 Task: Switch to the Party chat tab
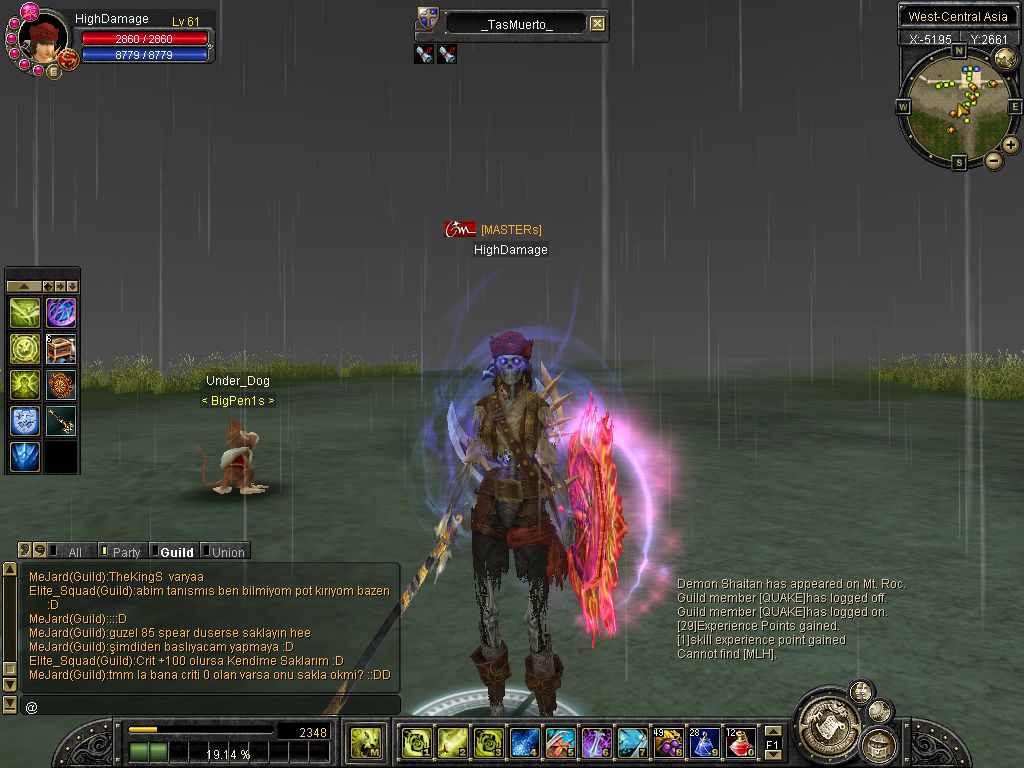click(126, 552)
